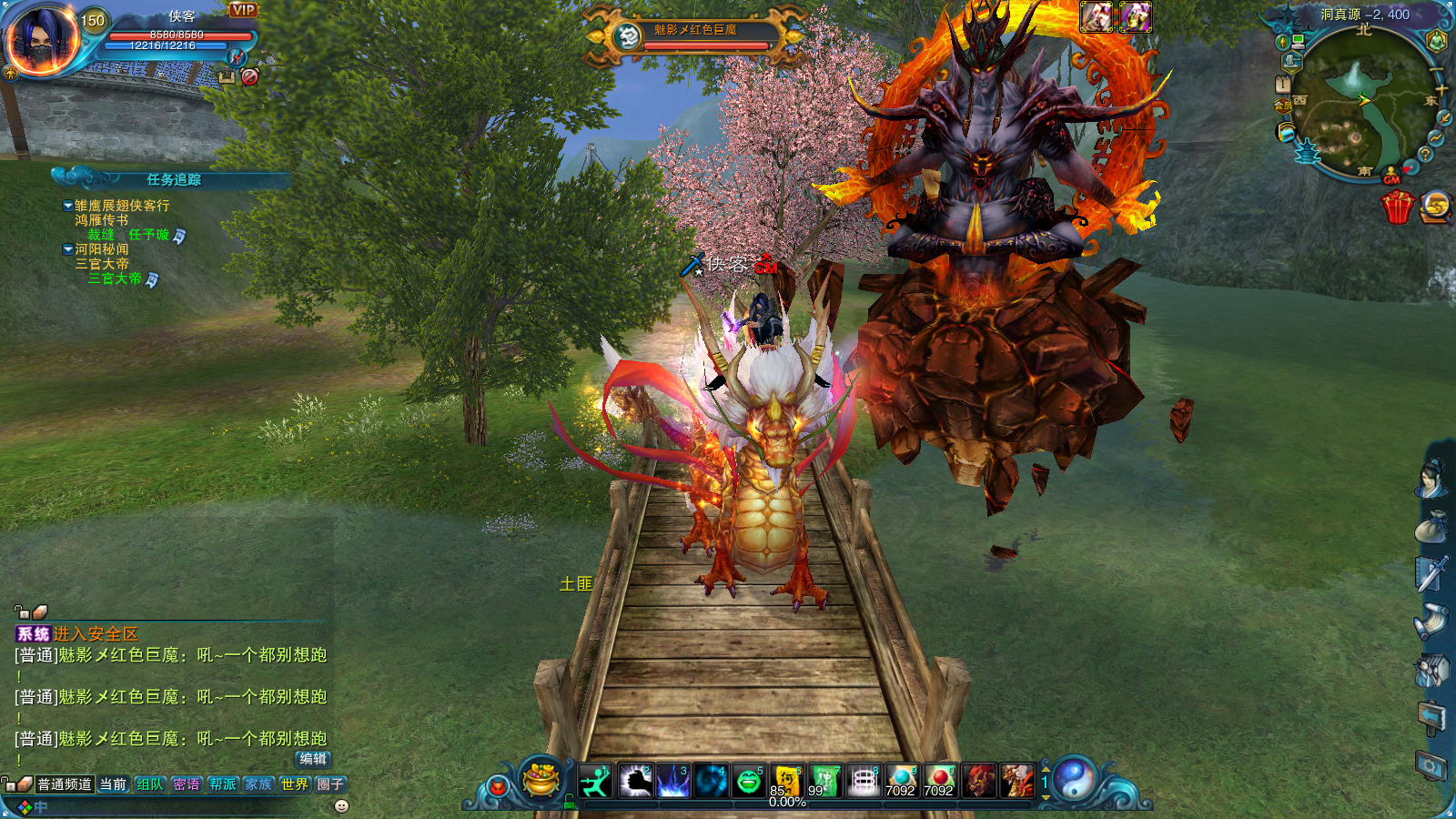Use the yellow talisman item with 85 count
Viewport: 1456px width, 819px height.
pyautogui.click(x=786, y=781)
